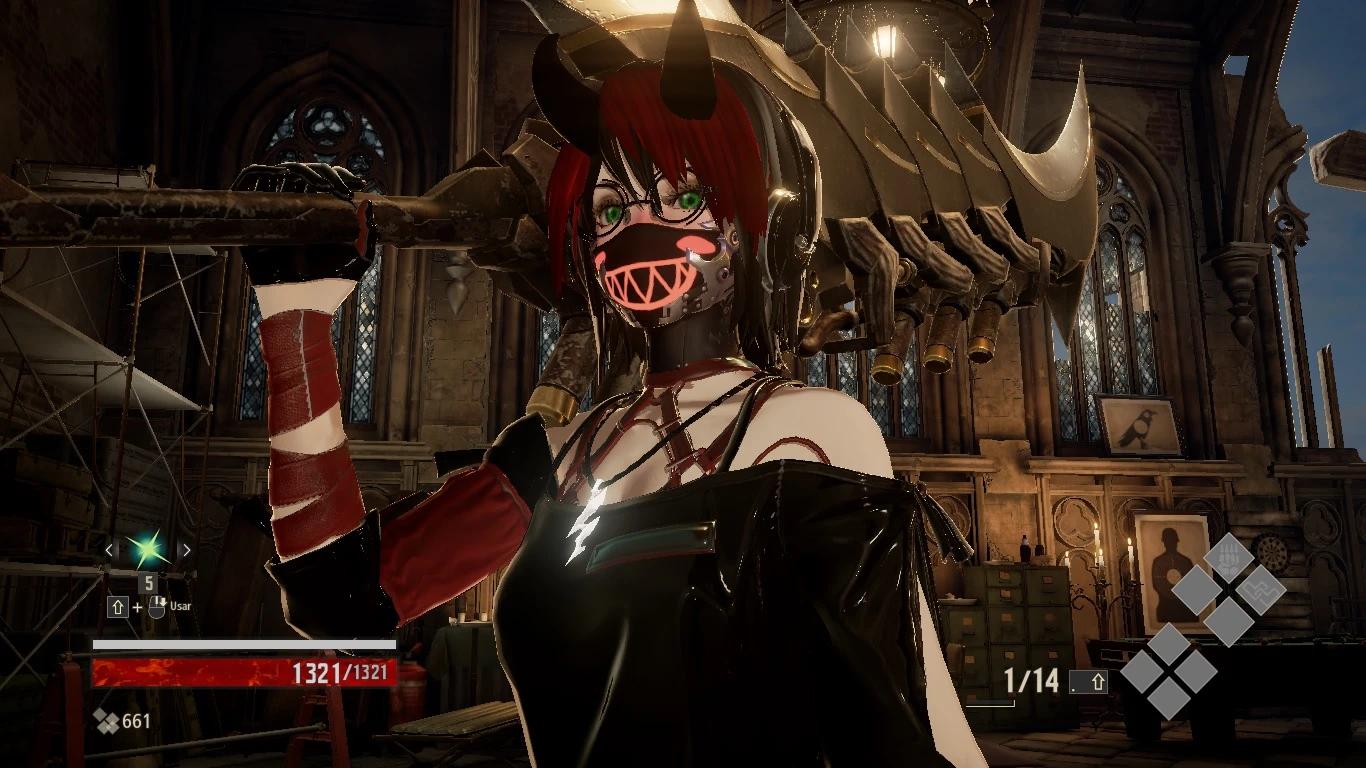Image resolution: width=1366 pixels, height=768 pixels.
Task: Activate the gift slot with claw marks icon
Action: click(1228, 556)
